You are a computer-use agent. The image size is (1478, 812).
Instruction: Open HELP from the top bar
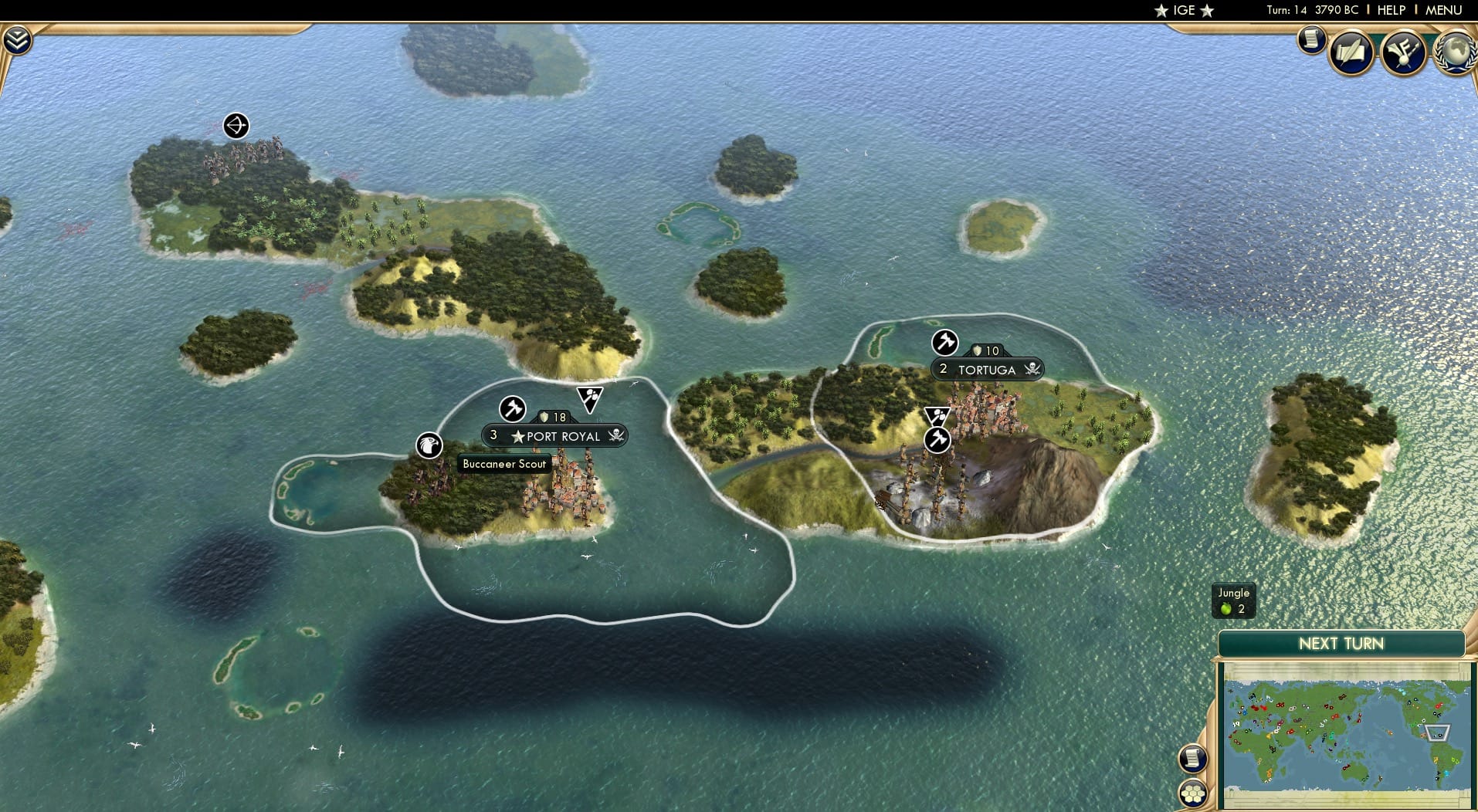coord(1392,10)
